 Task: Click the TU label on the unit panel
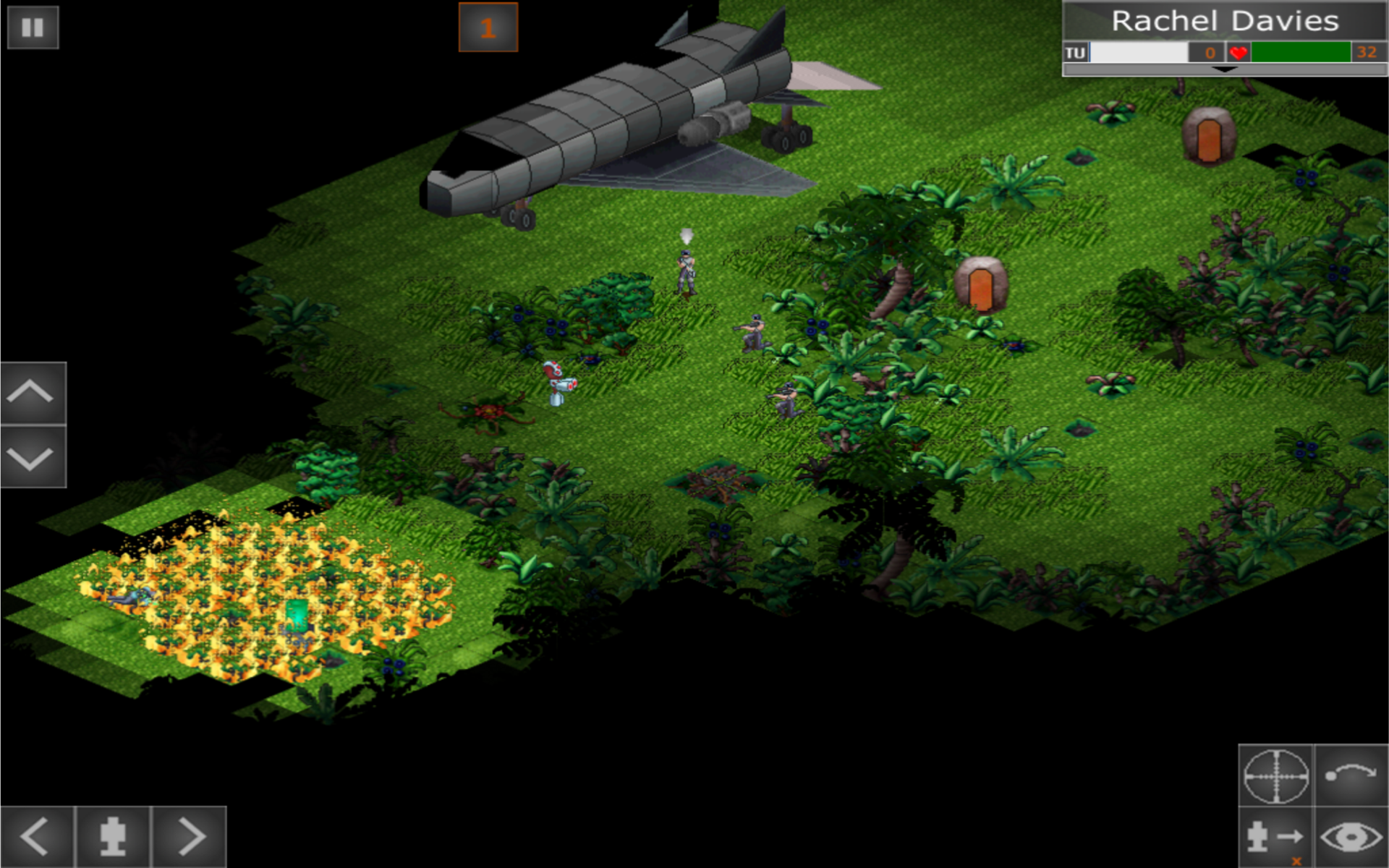coord(1076,52)
